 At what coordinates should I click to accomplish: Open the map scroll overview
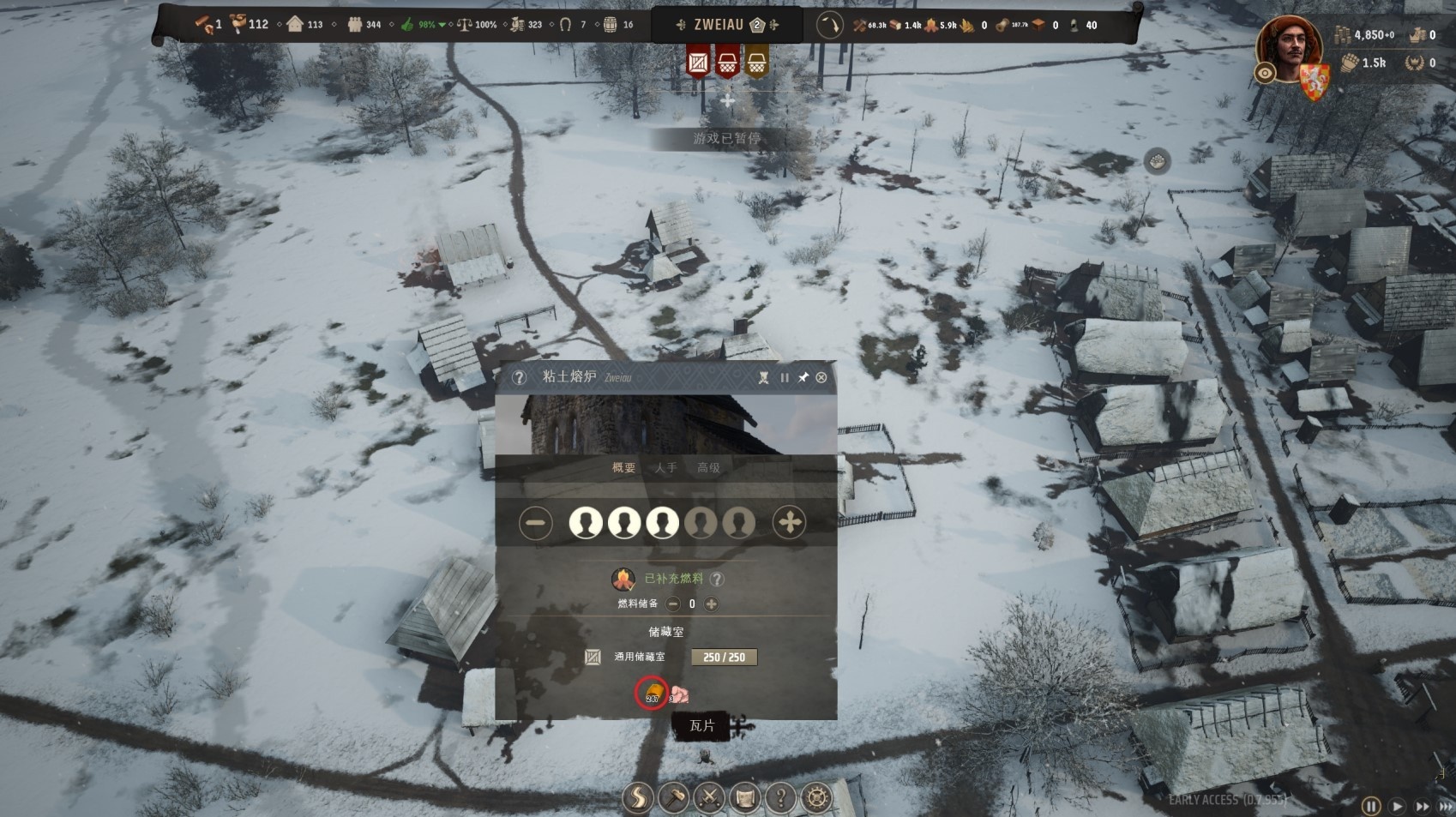point(745,798)
